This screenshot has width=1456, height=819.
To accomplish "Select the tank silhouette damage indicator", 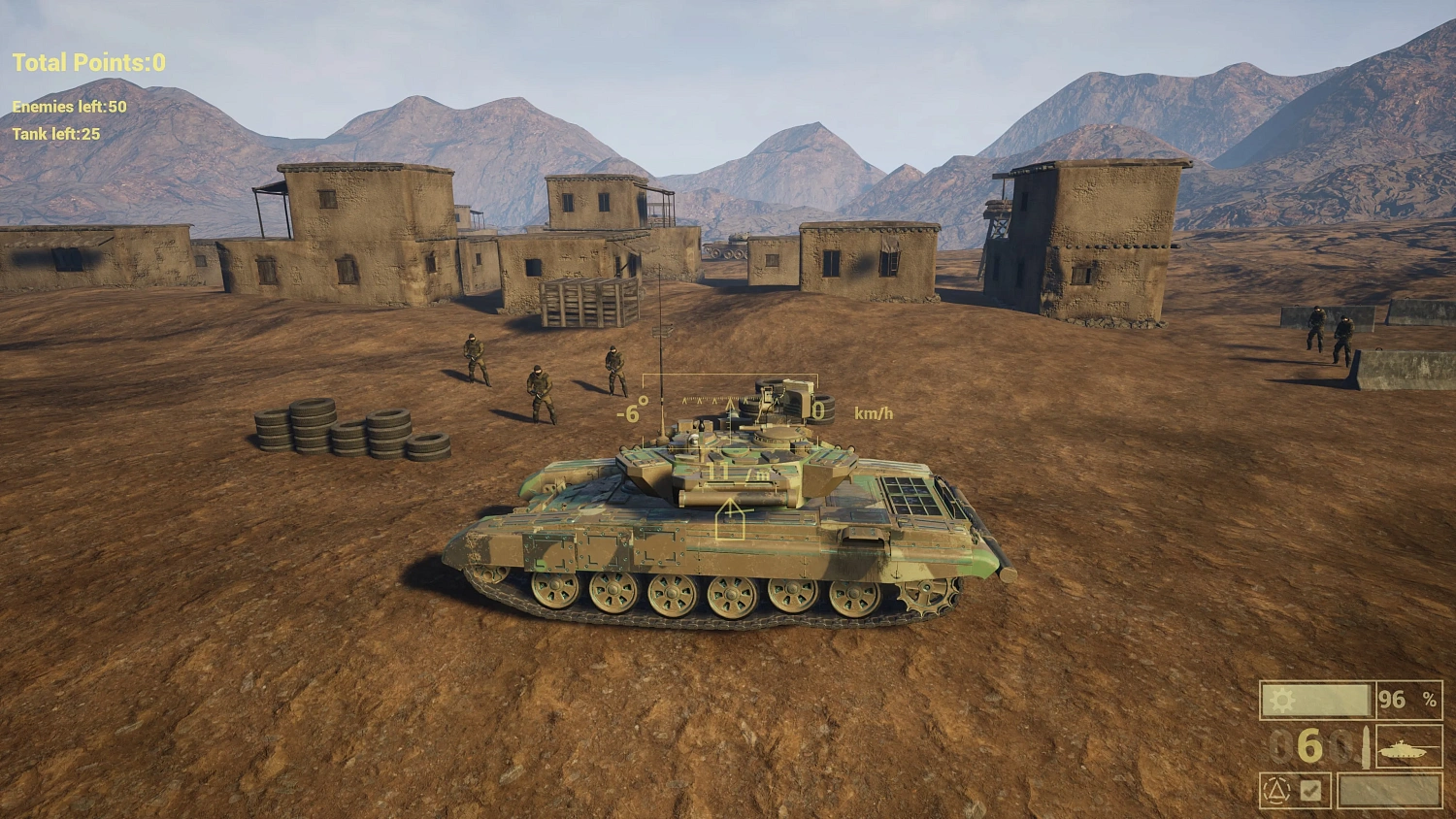I will click(x=1401, y=749).
